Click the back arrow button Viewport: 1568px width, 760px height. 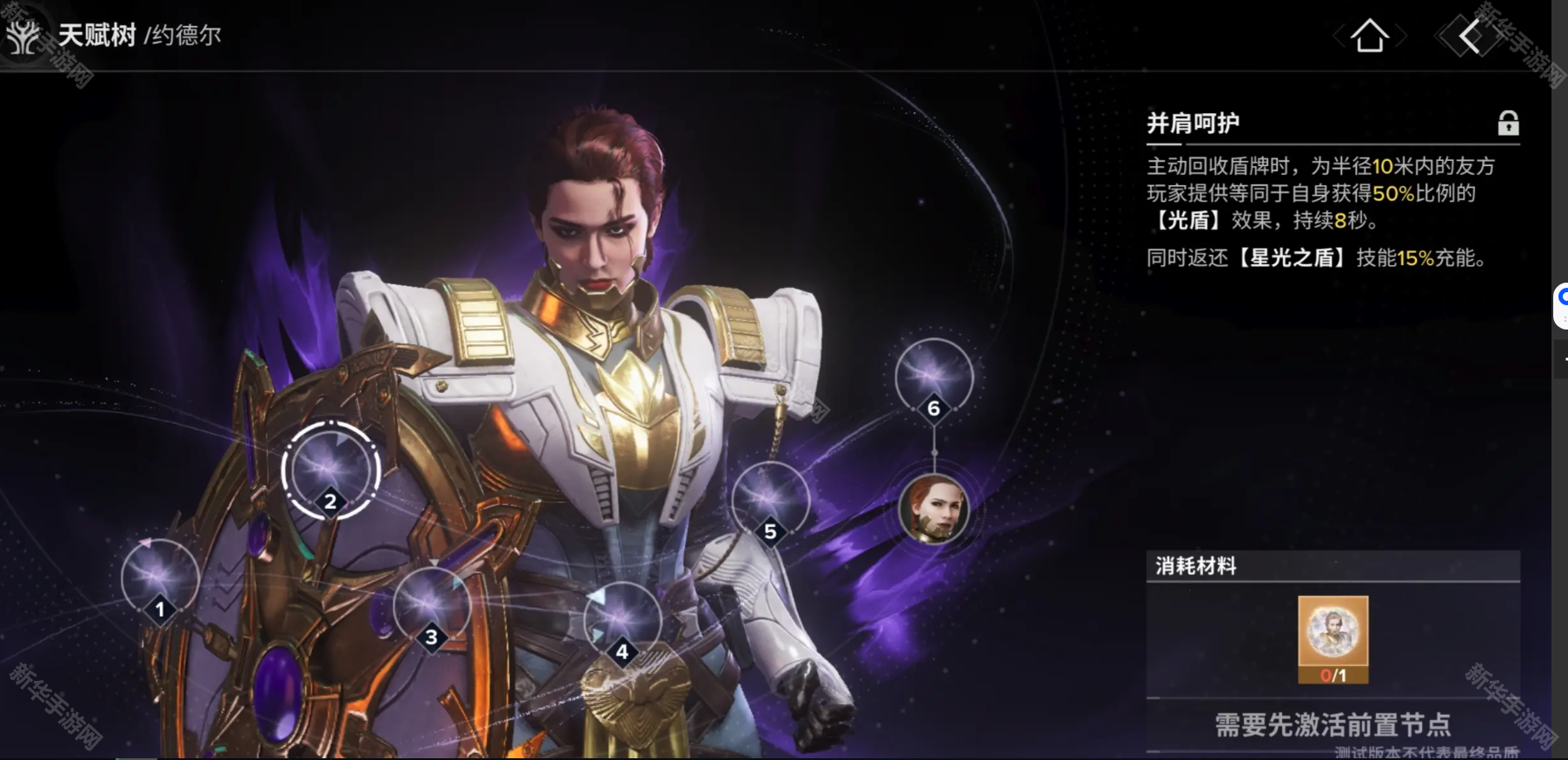tap(1470, 37)
